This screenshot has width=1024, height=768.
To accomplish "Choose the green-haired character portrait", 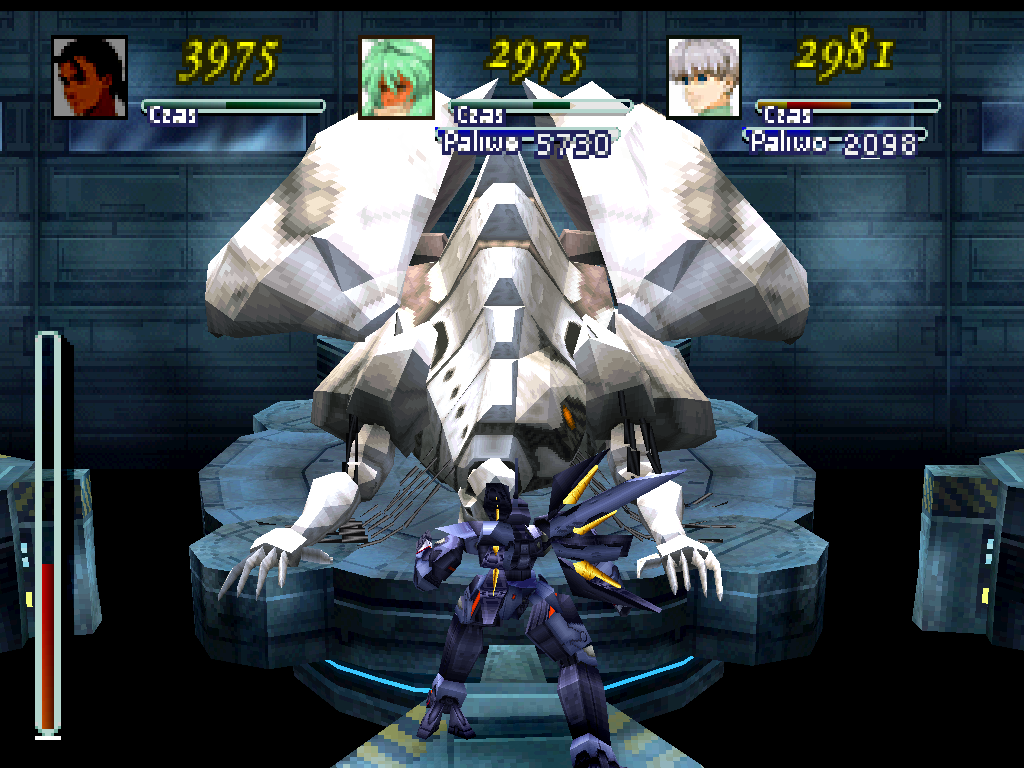I will (396, 78).
